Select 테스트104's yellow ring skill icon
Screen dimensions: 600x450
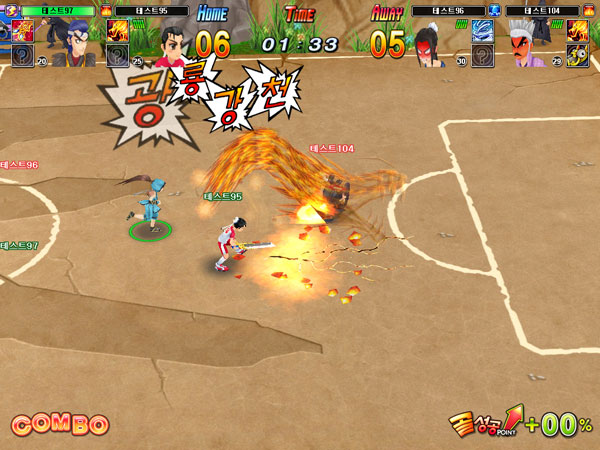click(577, 54)
